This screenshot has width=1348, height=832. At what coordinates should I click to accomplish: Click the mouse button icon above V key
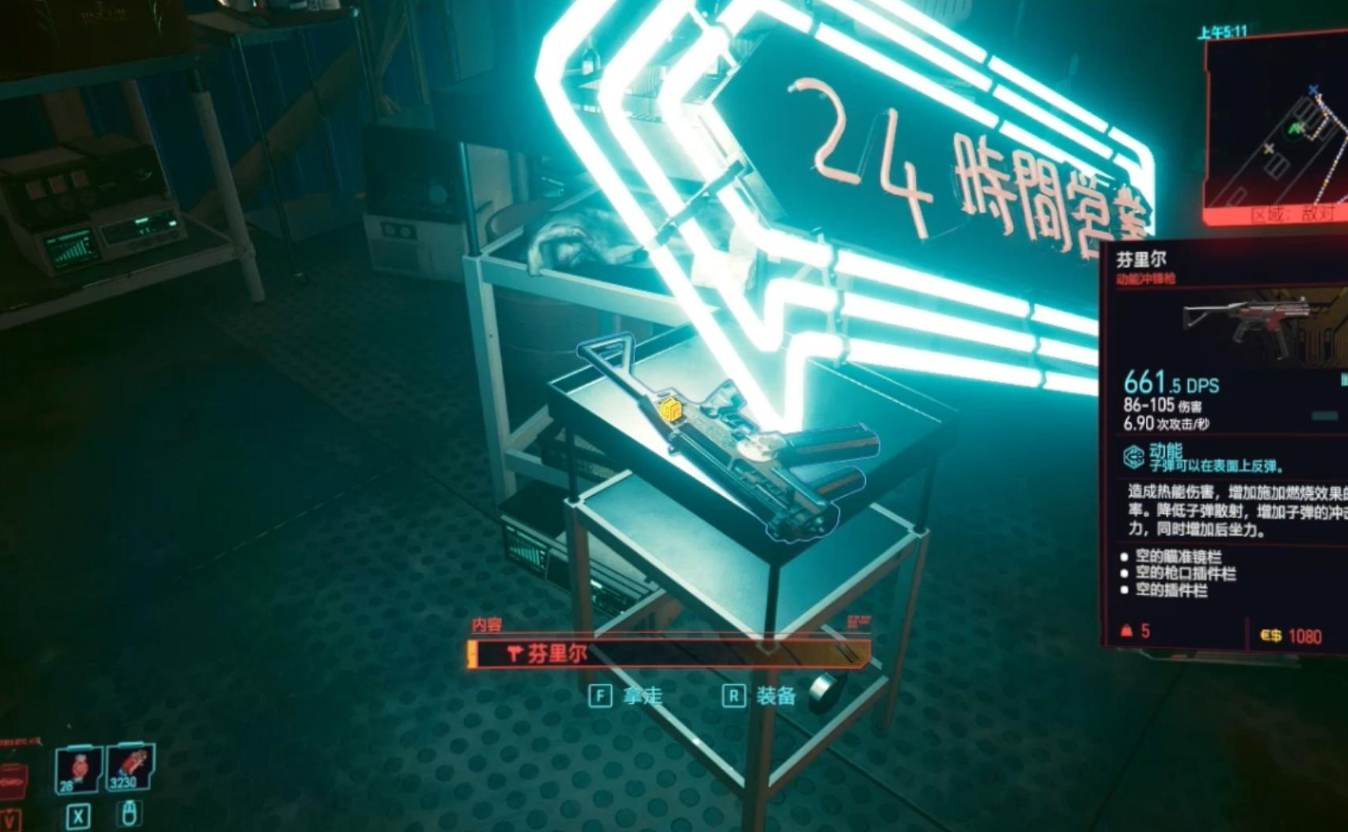click(x=130, y=814)
